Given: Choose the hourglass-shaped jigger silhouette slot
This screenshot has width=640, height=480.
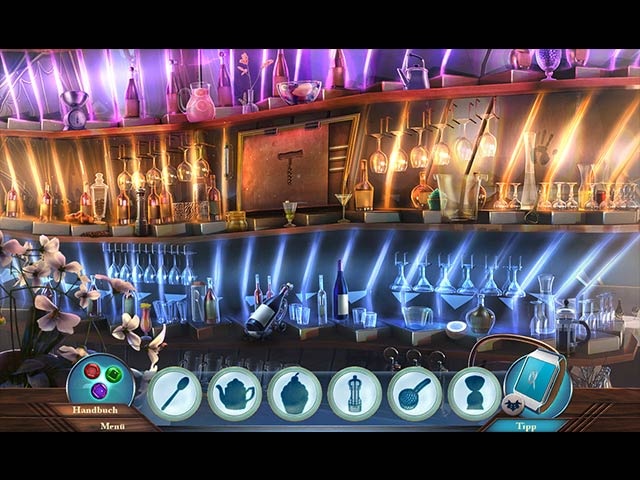Looking at the screenshot, I should point(474,393).
